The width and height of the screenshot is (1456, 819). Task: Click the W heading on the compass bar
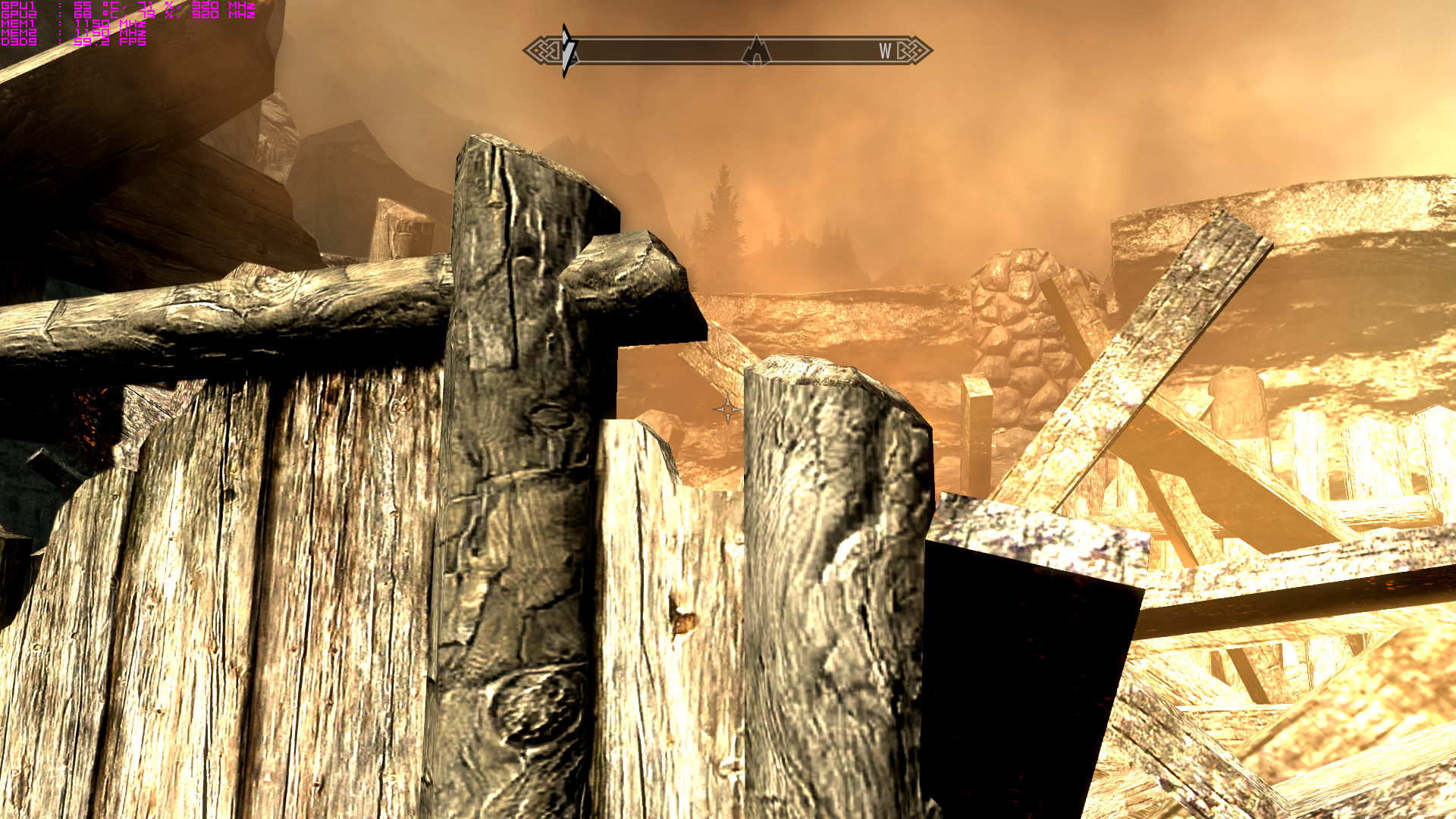(x=885, y=51)
